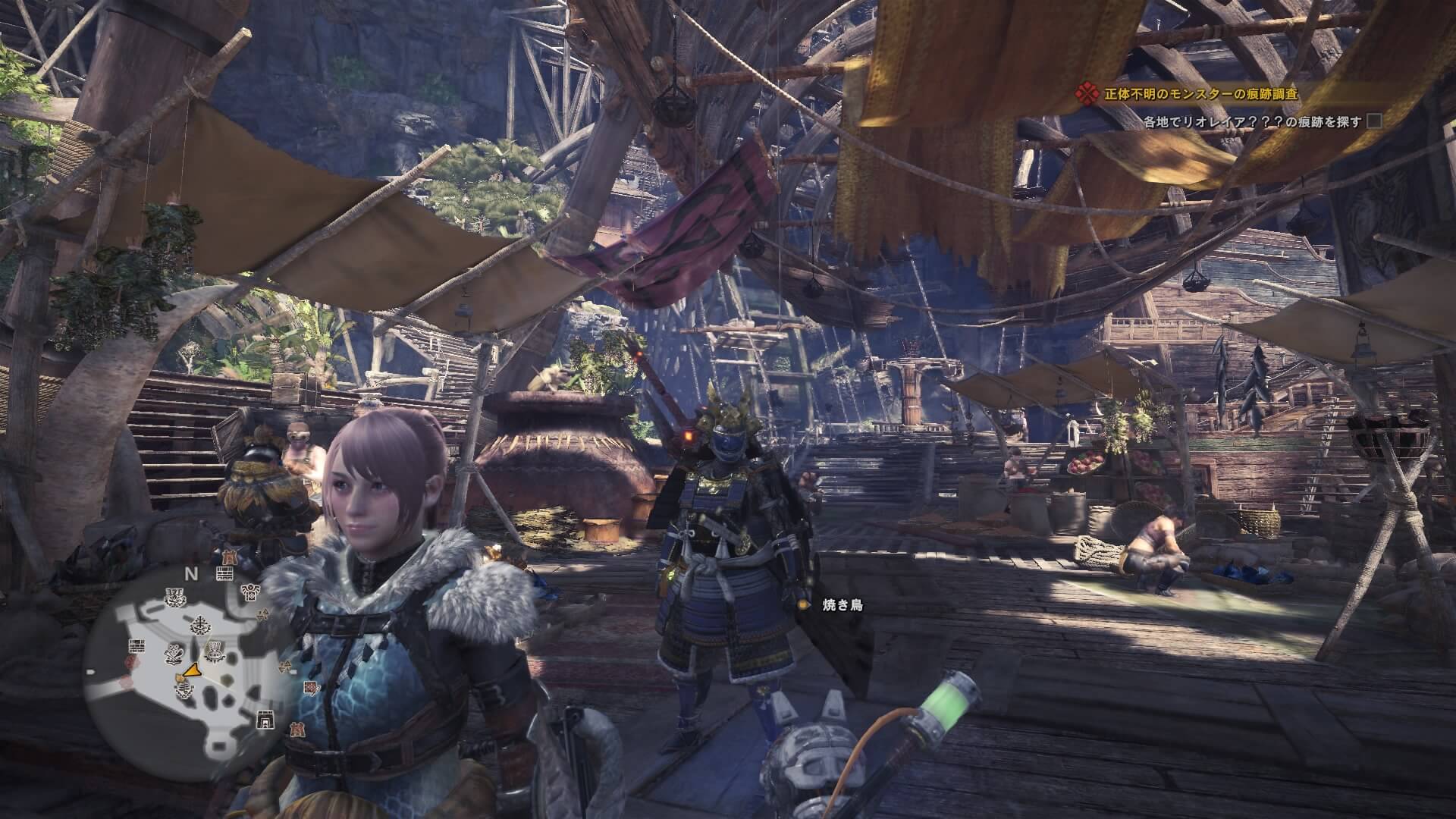Click the 焼き鳥 player name tag
The height and width of the screenshot is (819, 1456).
[843, 605]
